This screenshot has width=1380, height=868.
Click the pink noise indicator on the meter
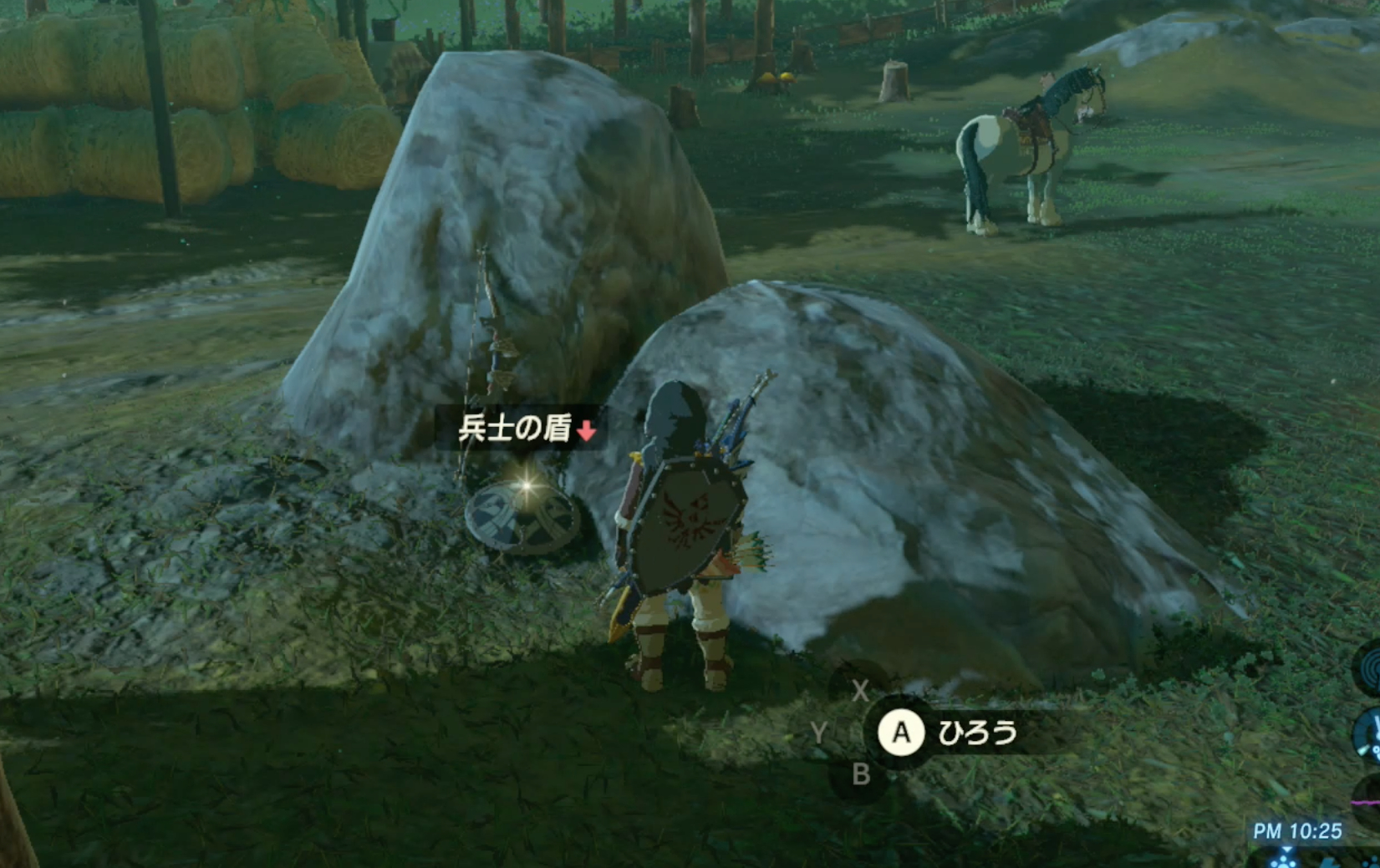[x=1365, y=803]
